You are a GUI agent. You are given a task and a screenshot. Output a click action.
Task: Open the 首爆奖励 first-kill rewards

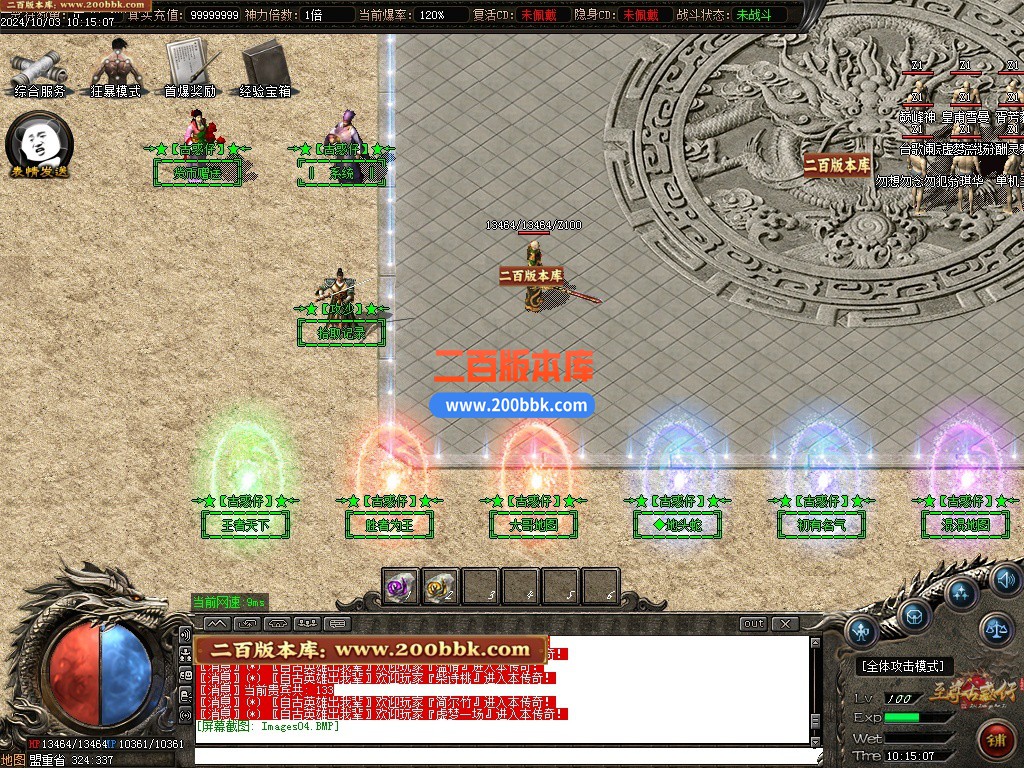tap(189, 68)
